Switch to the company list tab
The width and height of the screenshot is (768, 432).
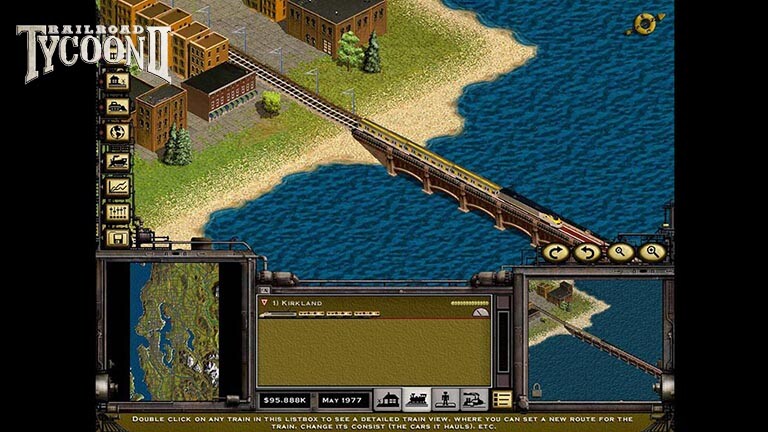474,399
